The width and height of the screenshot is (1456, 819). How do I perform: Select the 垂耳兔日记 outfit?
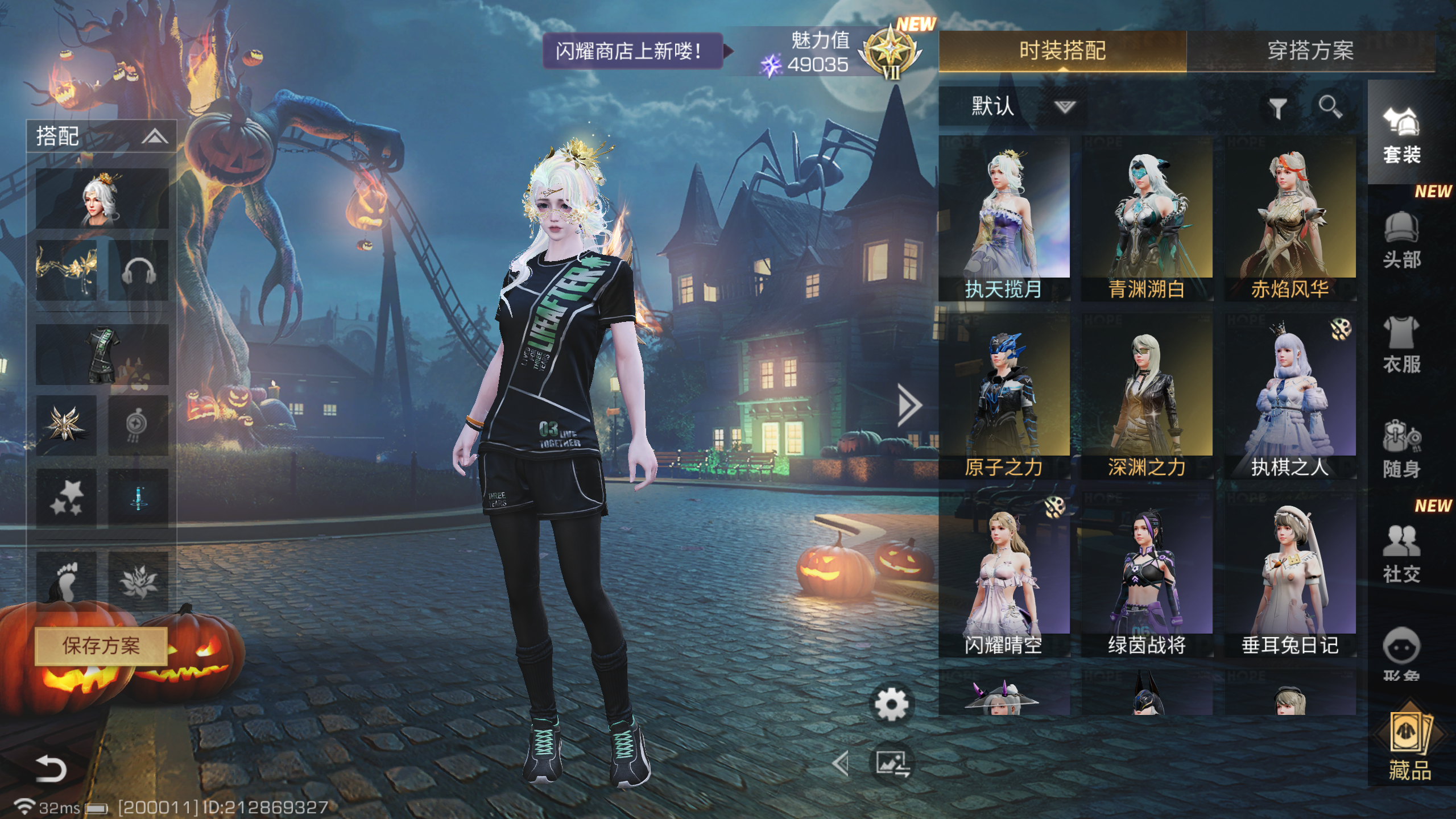coord(1290,573)
